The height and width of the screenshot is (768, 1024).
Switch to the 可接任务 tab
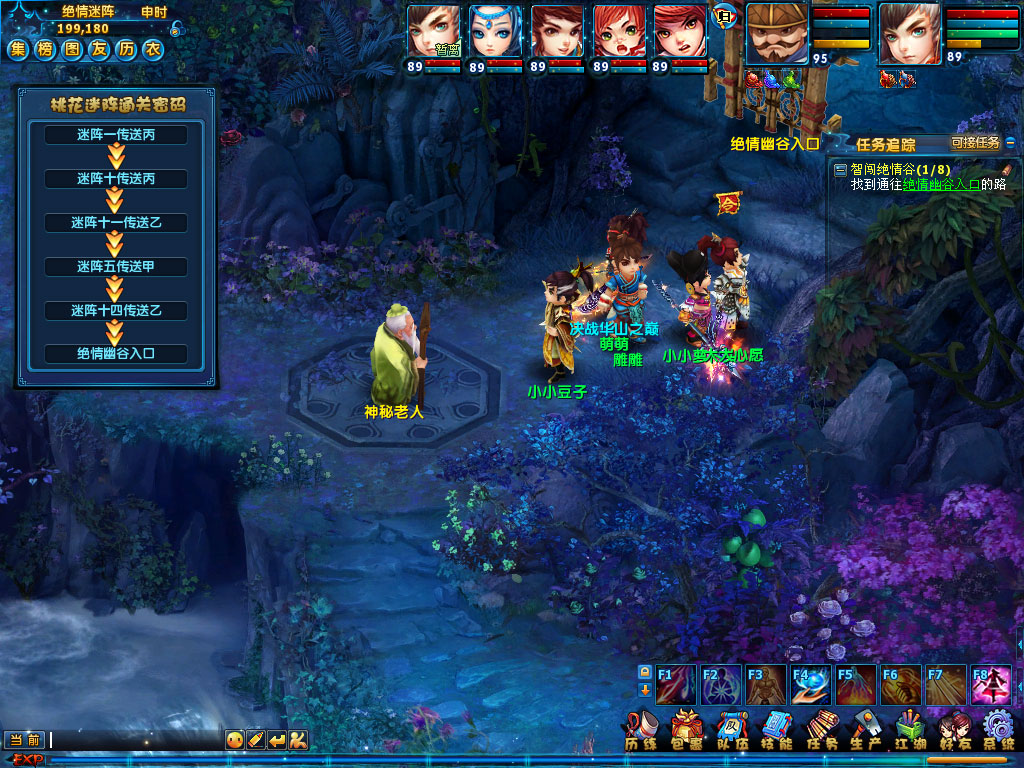975,143
